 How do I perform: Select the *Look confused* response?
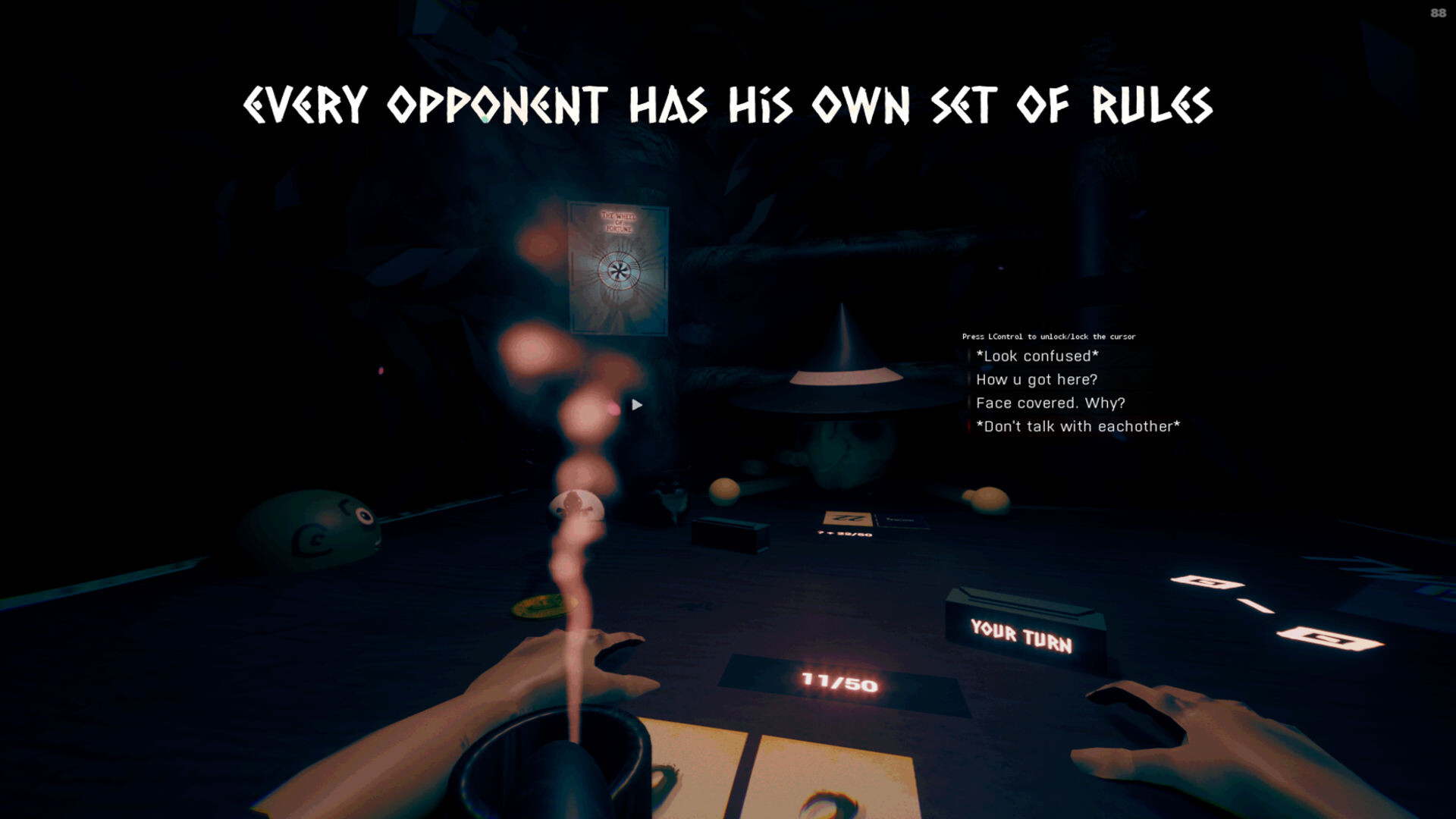point(1037,355)
